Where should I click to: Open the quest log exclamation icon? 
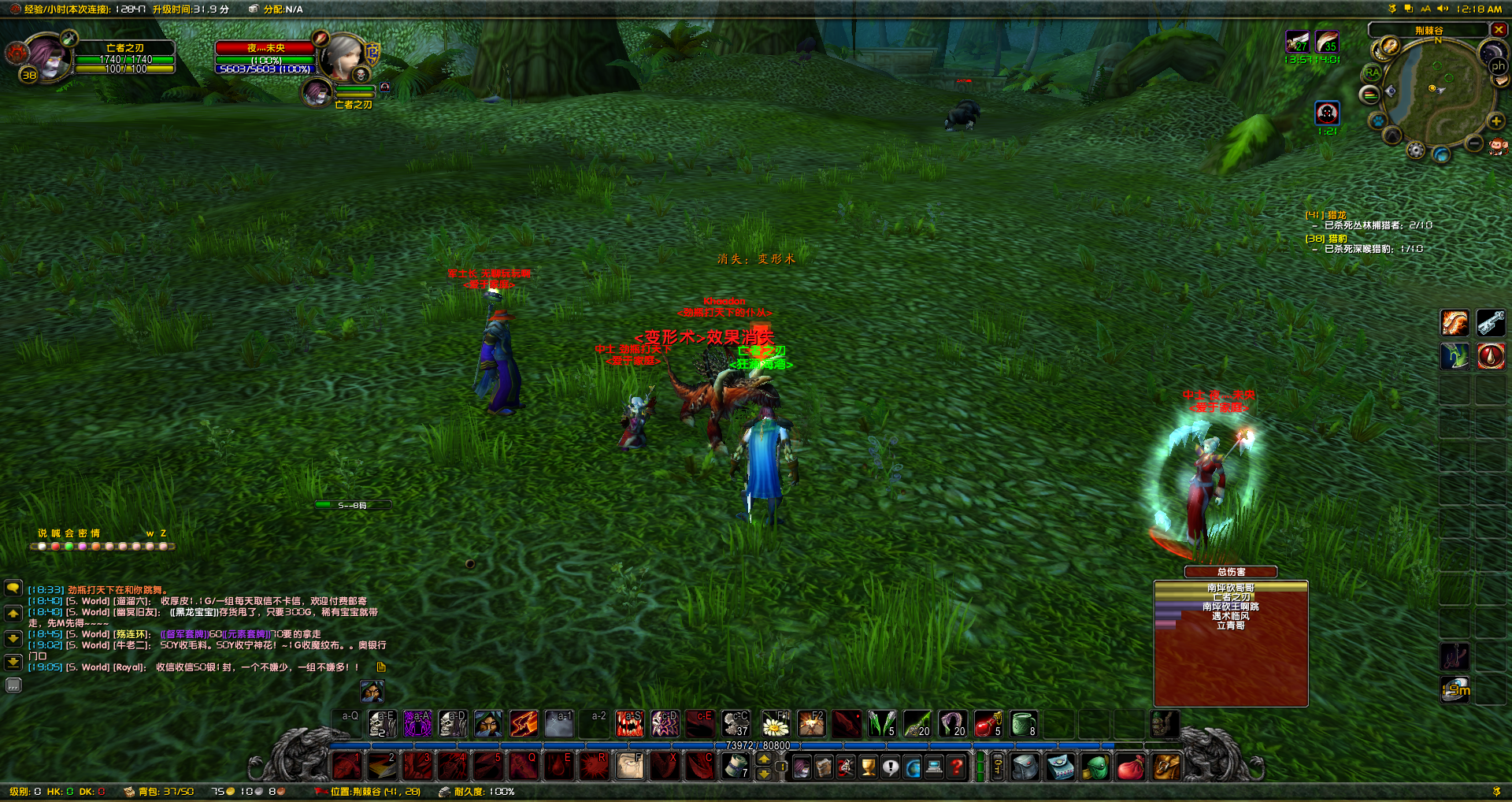891,766
